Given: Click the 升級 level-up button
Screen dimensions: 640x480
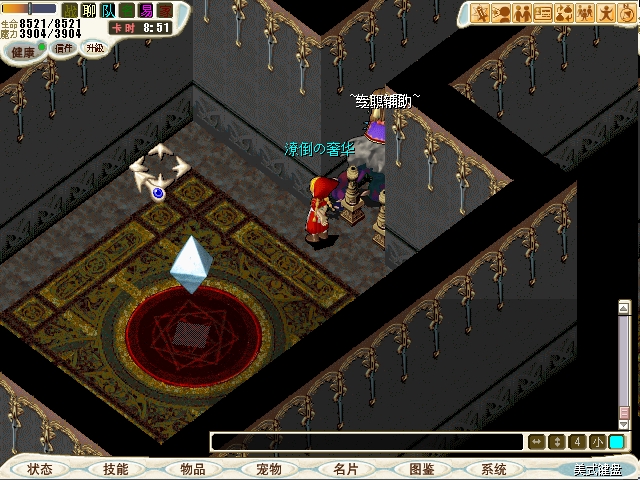Looking at the screenshot, I should [x=94, y=47].
